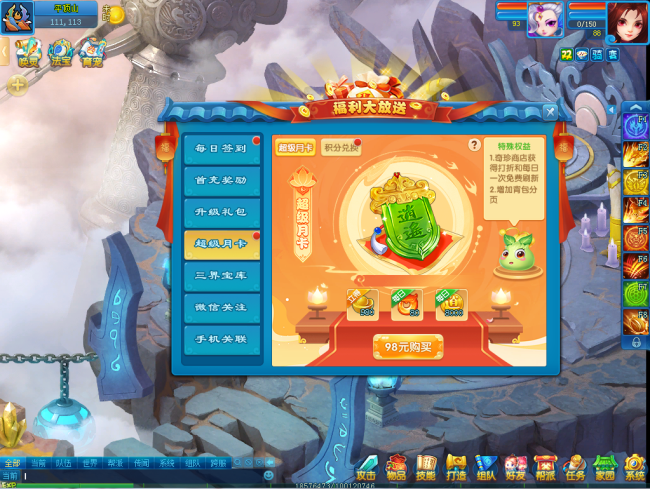Open the 帮派 guild menu

pyautogui.click(x=545, y=467)
